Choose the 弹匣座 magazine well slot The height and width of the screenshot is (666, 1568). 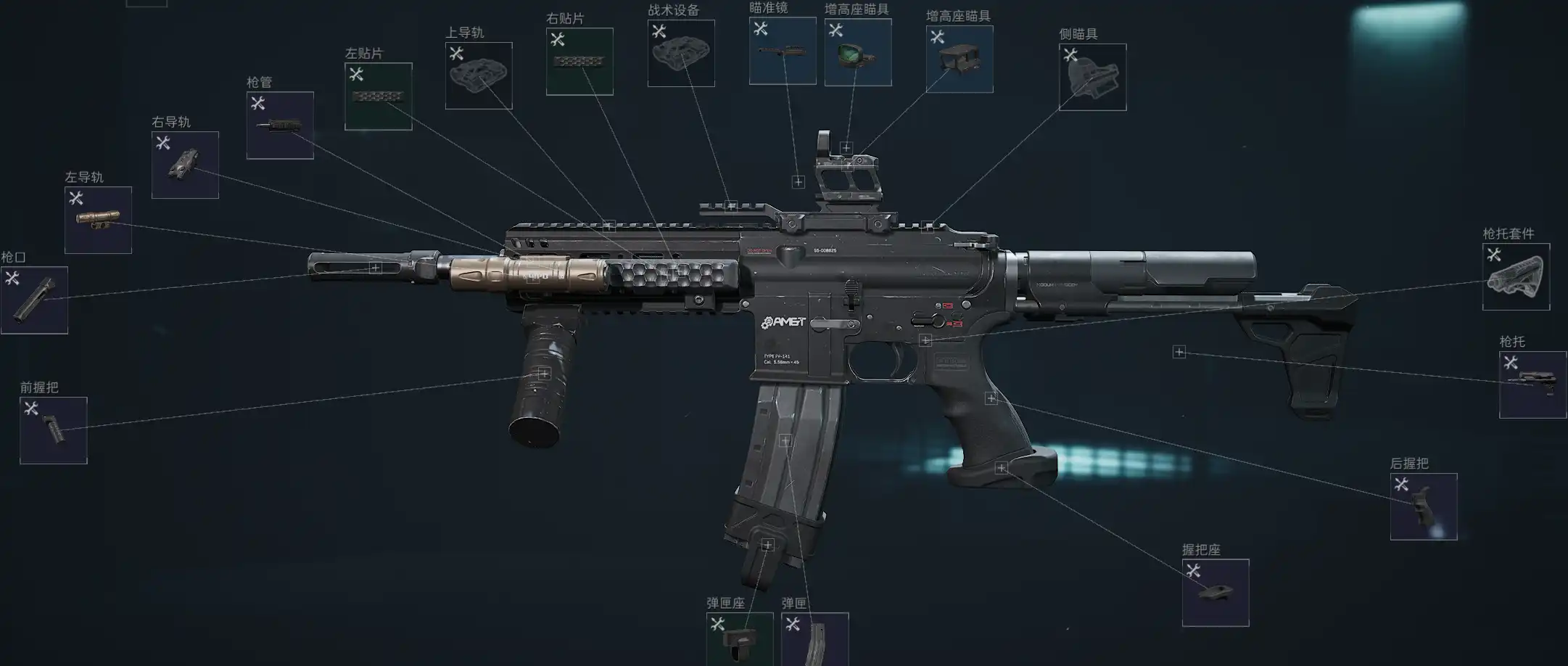(x=740, y=638)
